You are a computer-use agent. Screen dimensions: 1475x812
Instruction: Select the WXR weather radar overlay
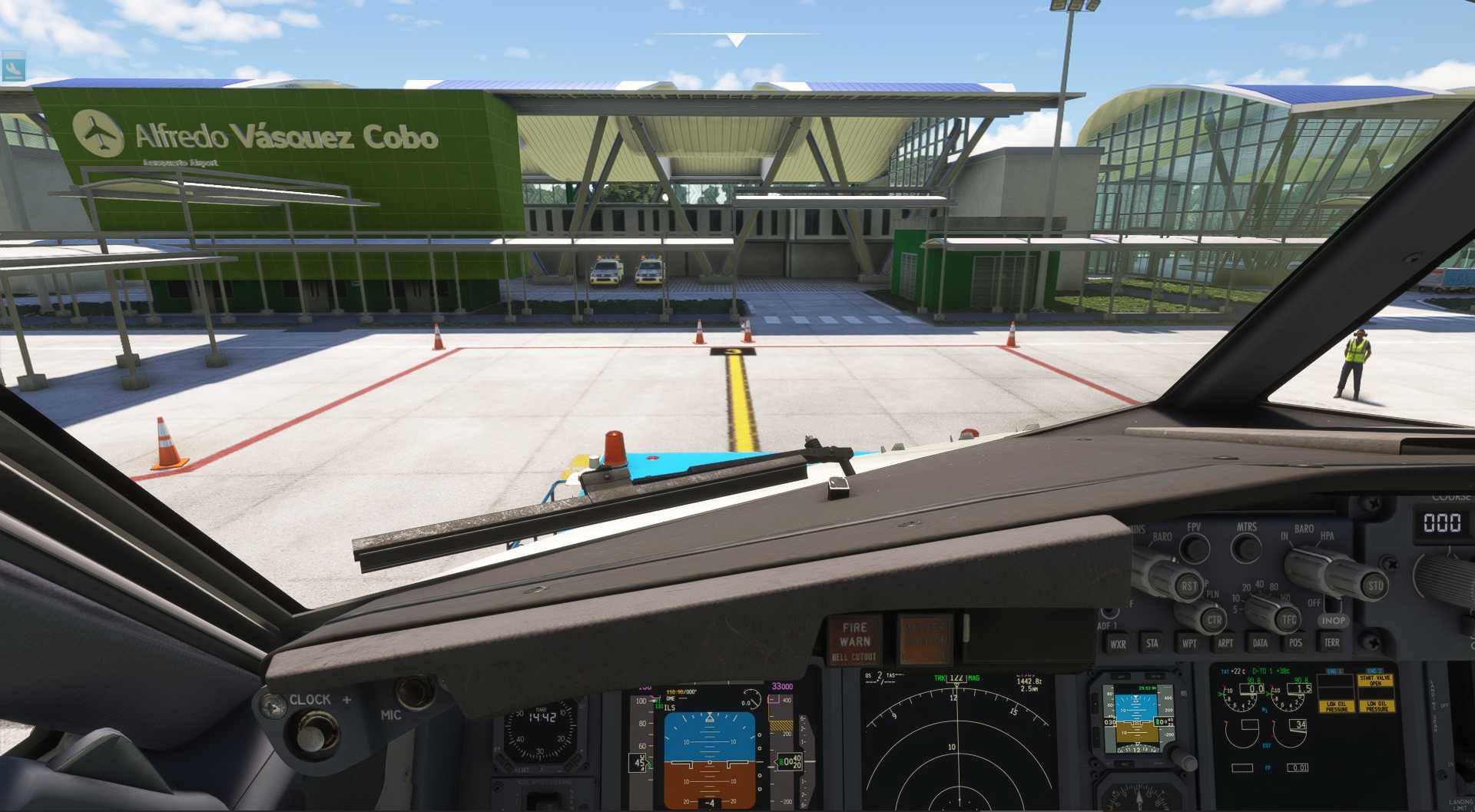pos(1119,642)
